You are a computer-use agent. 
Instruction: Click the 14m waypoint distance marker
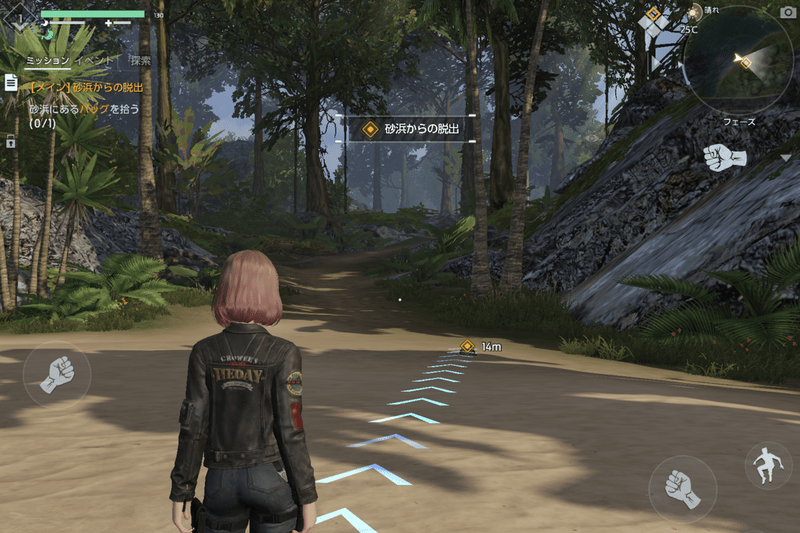[480, 346]
